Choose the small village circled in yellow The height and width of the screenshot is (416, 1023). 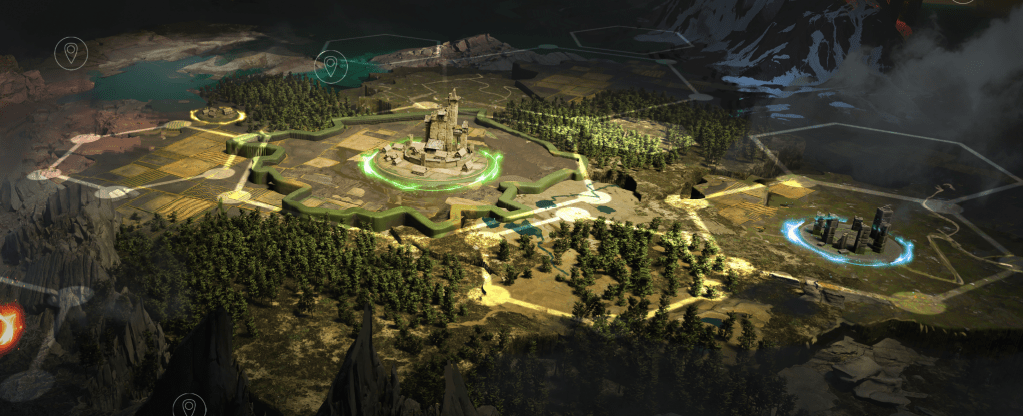217,114
